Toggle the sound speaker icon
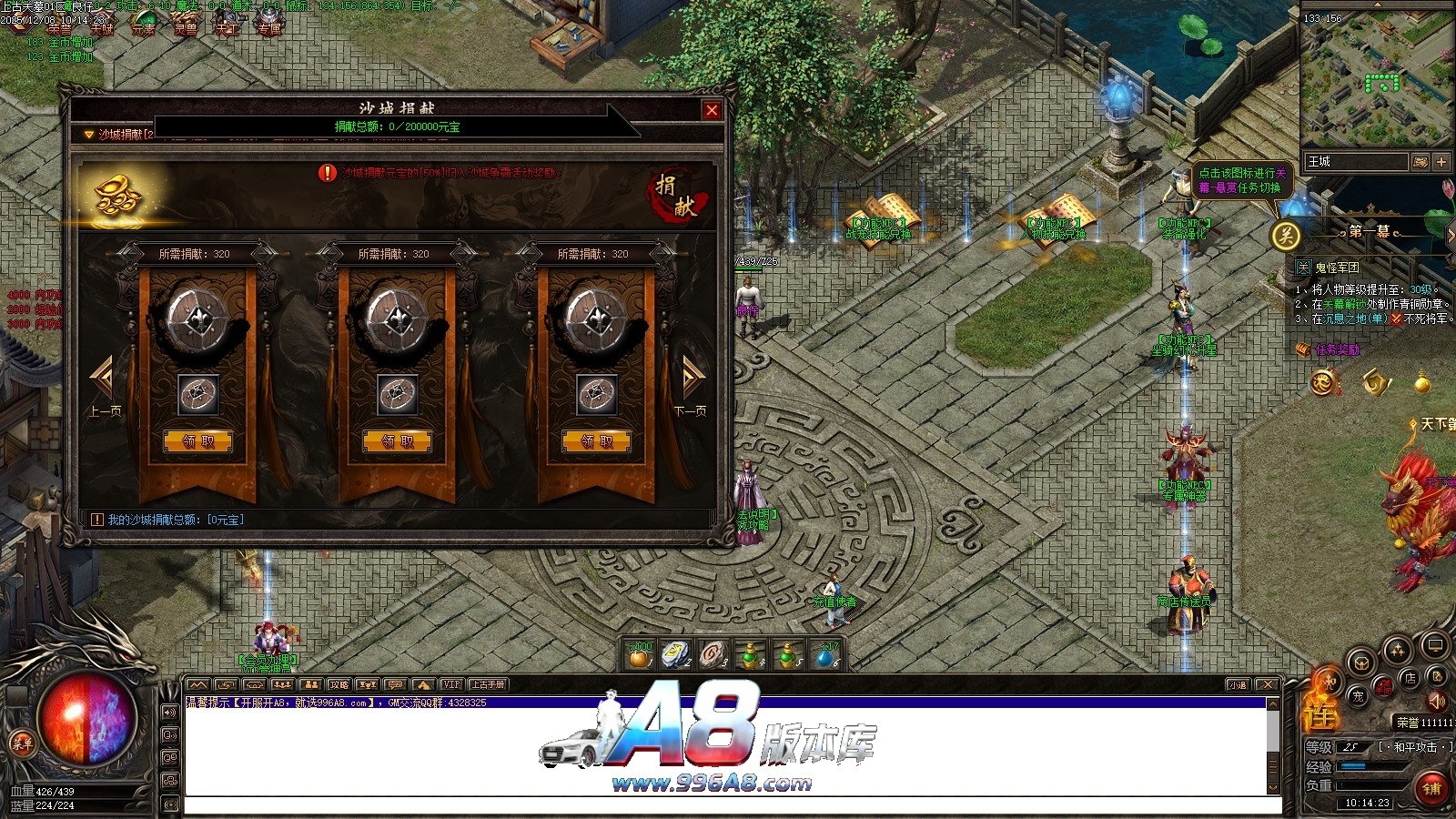 tap(1437, 701)
